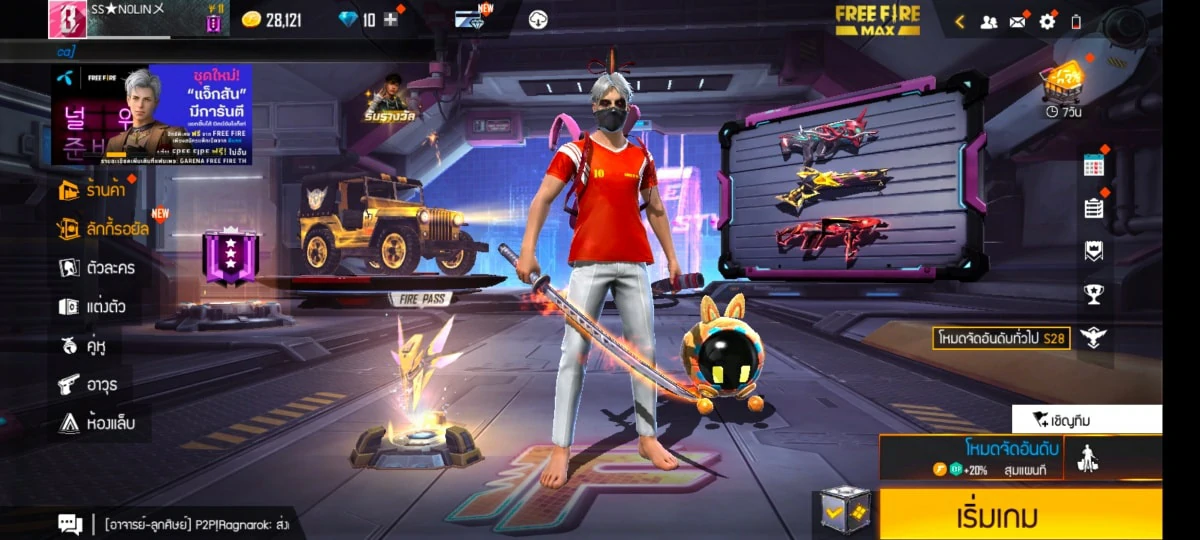Open the ห้องแล็บ lab menu
Viewport: 1200px width, 540px height.
pos(97,423)
